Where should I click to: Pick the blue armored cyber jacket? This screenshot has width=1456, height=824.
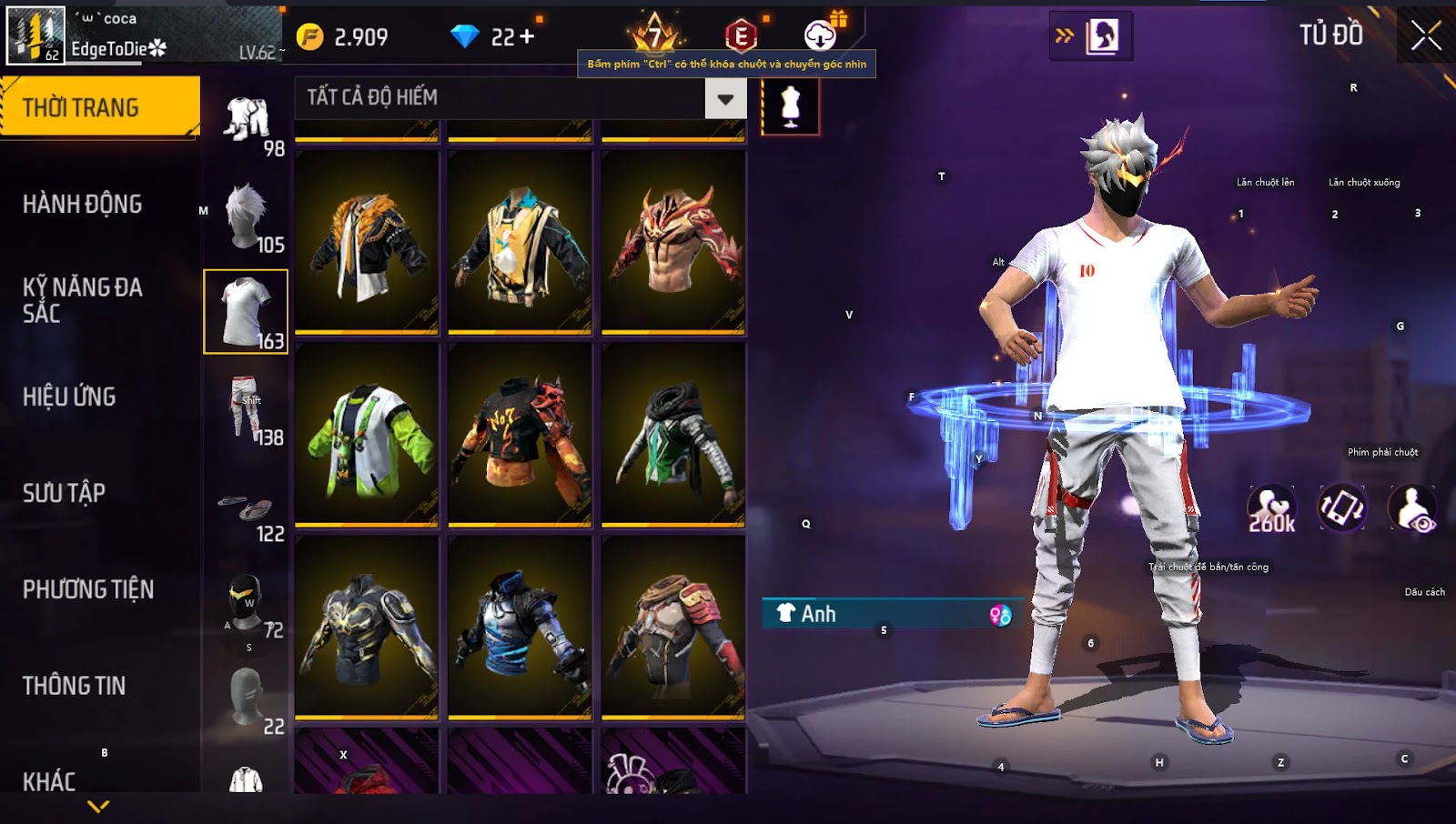(520, 628)
